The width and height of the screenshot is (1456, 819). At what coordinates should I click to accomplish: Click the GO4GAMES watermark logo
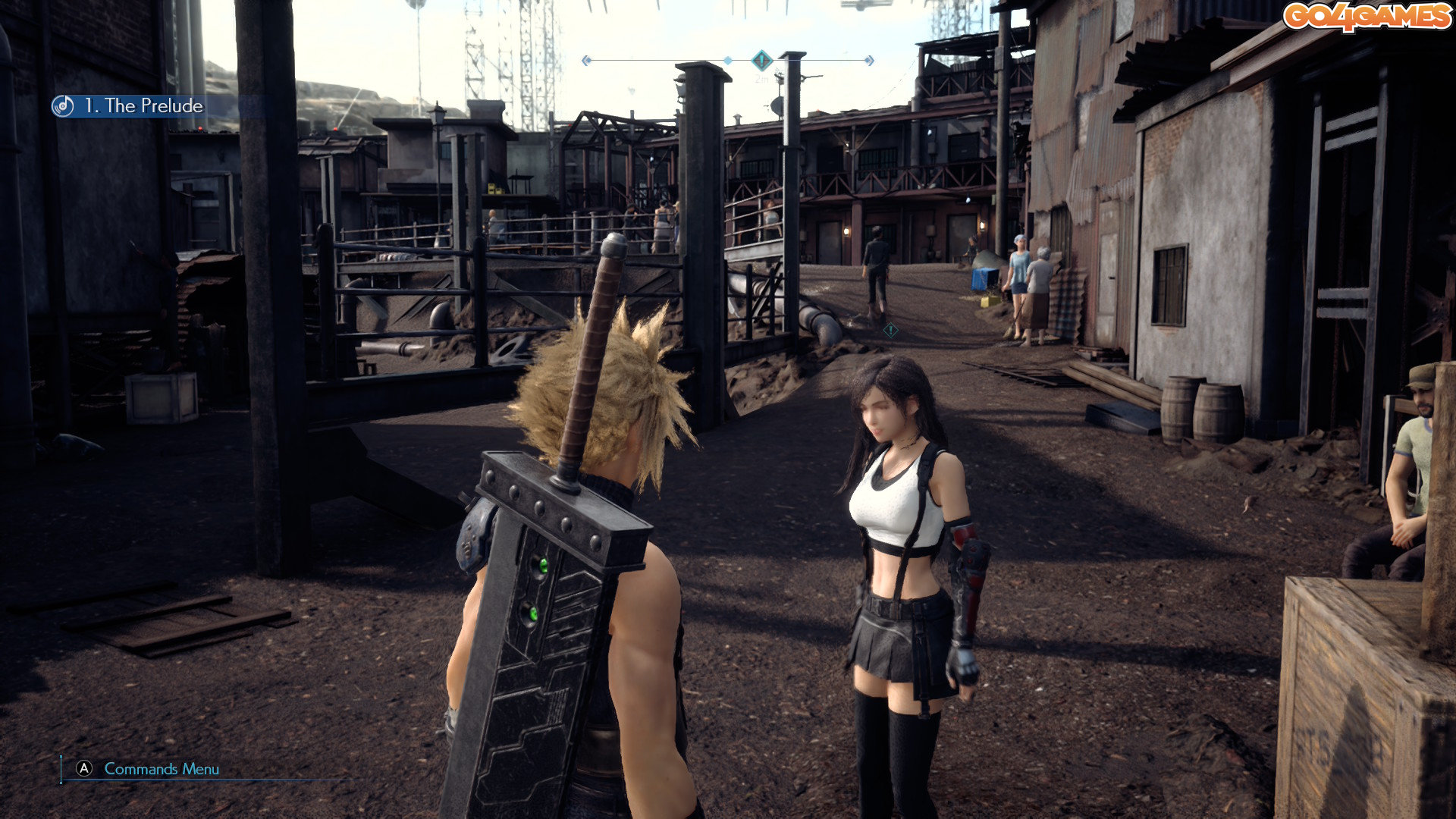1367,17
